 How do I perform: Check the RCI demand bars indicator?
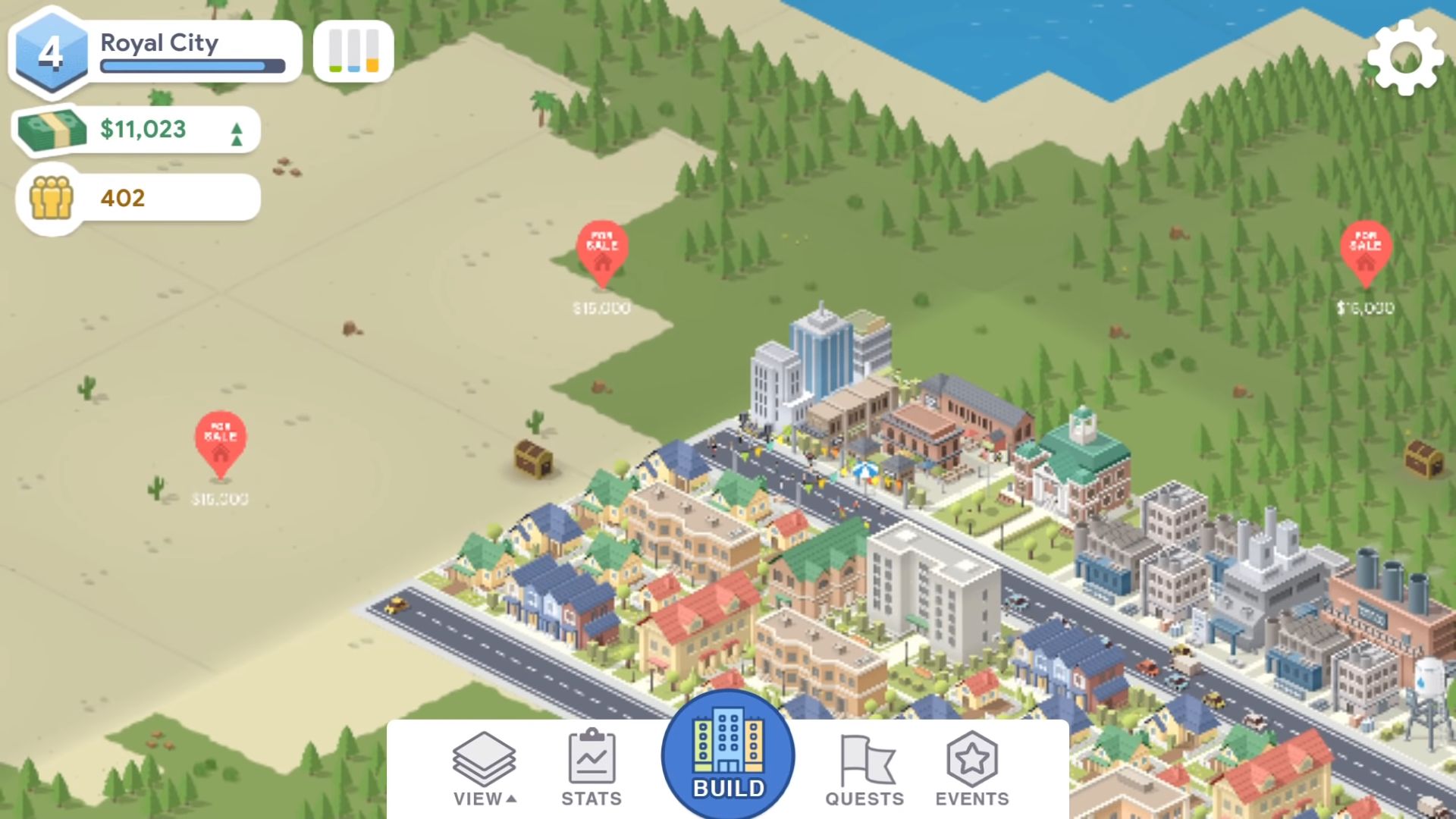353,51
